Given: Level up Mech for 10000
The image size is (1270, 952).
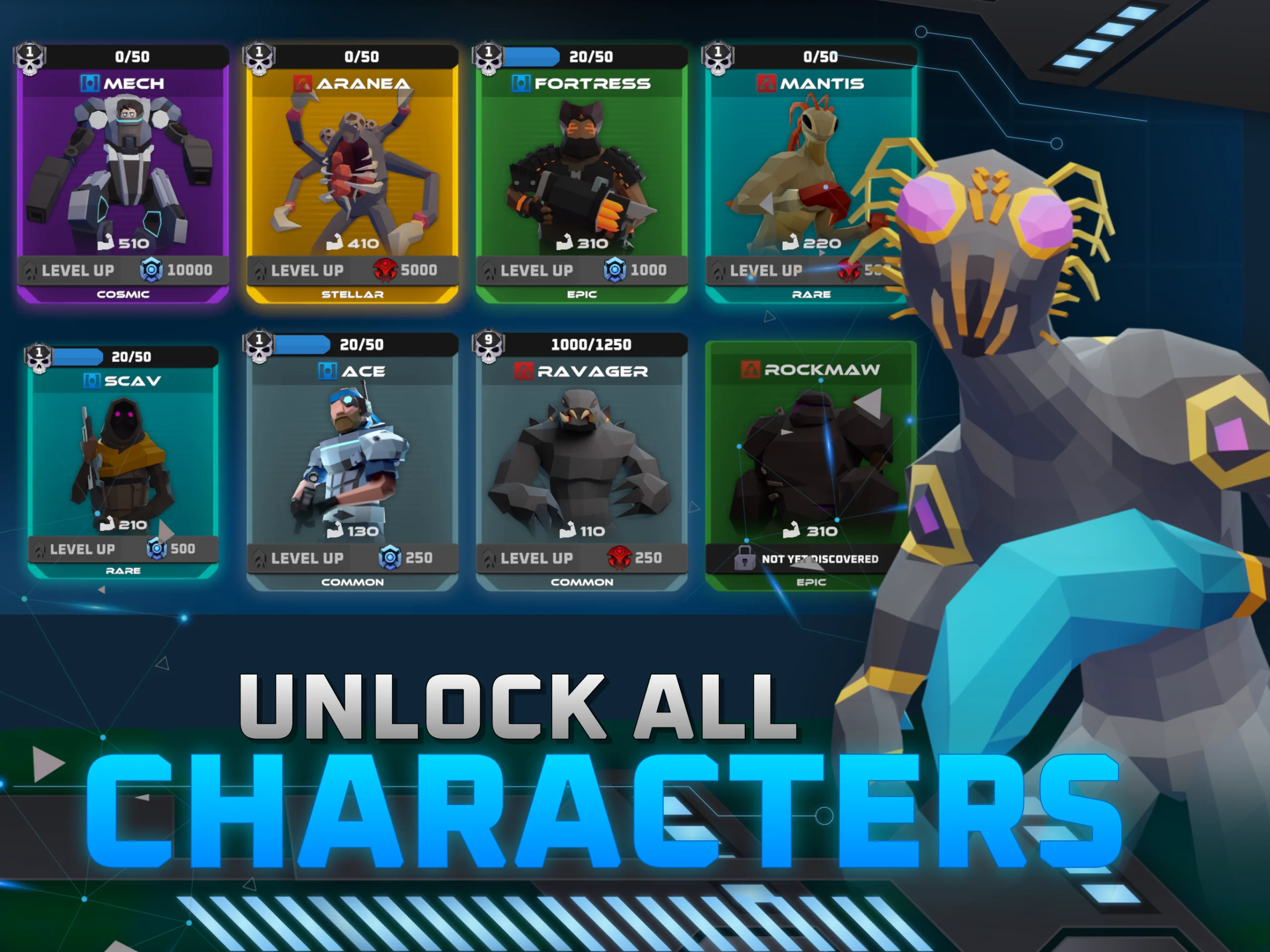Looking at the screenshot, I should [123, 270].
